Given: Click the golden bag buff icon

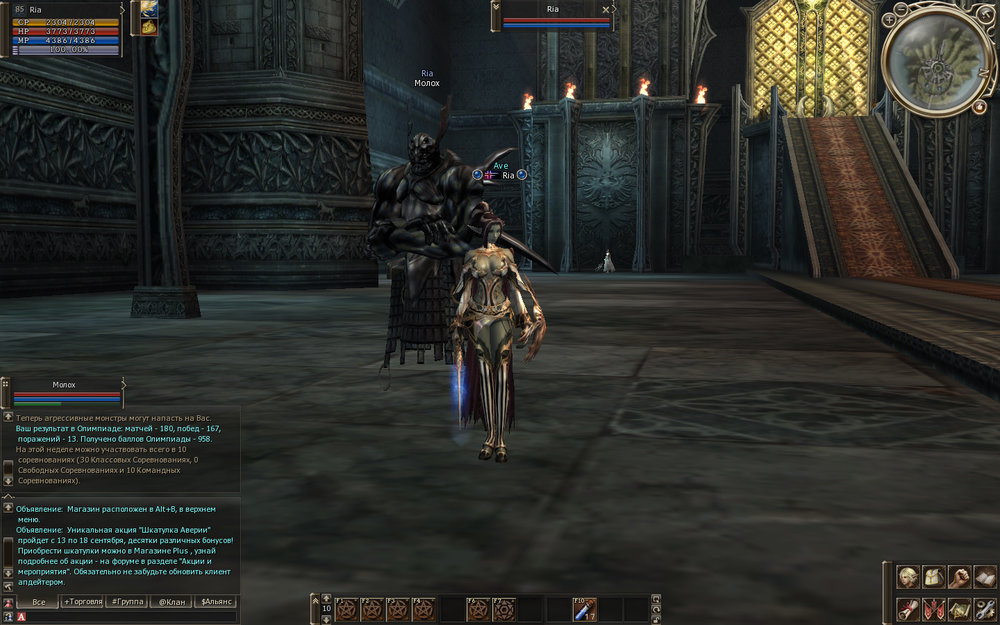Looking at the screenshot, I should [149, 27].
